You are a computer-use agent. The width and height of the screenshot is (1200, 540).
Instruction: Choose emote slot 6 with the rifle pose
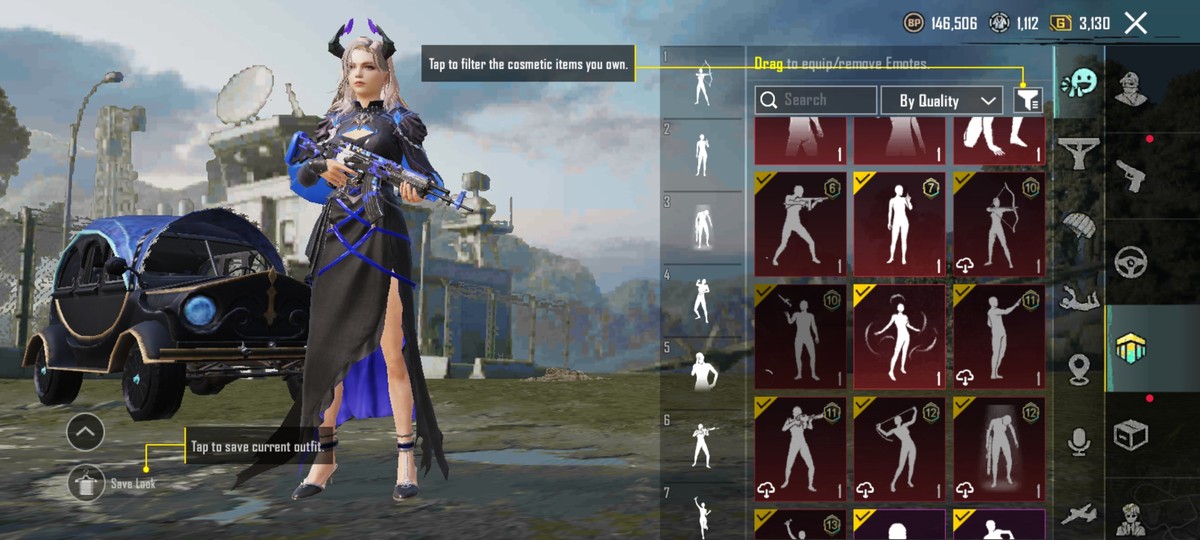click(703, 444)
